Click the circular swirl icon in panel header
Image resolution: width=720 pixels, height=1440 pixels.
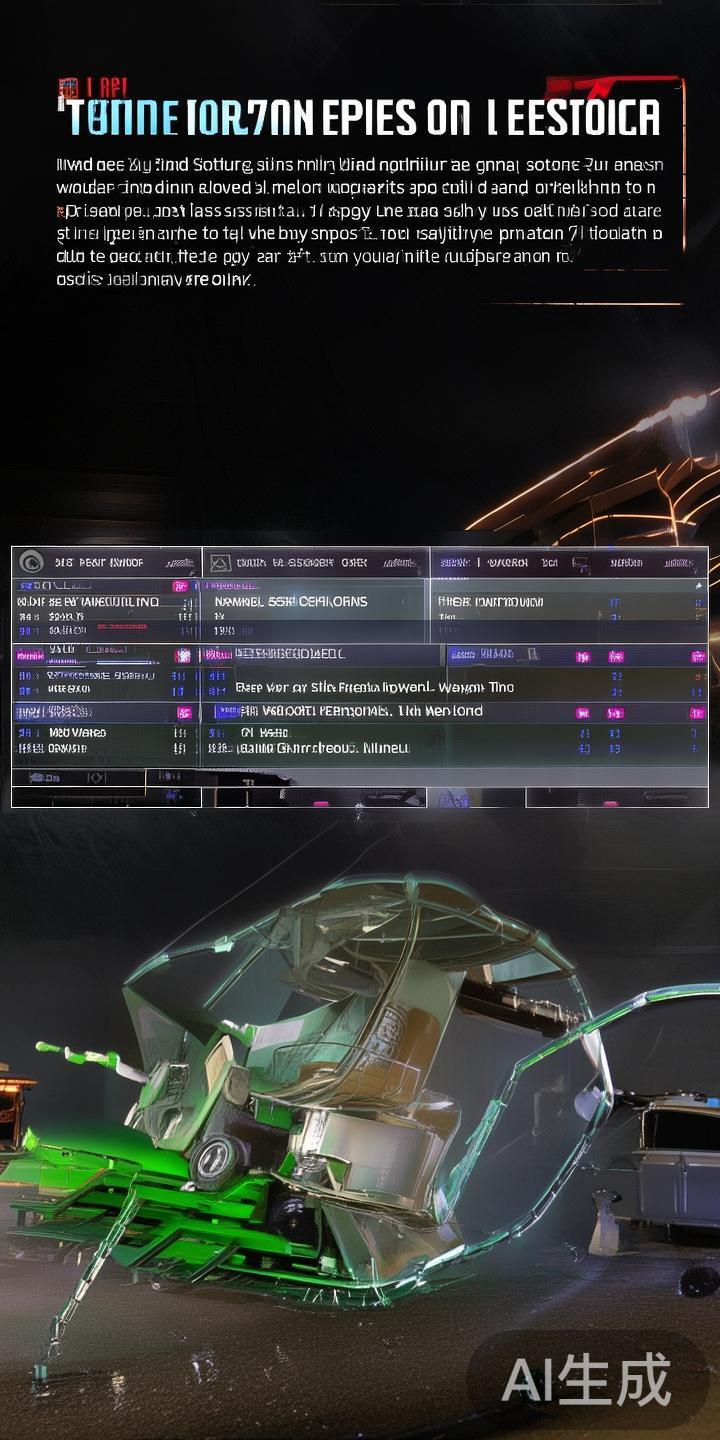click(31, 562)
